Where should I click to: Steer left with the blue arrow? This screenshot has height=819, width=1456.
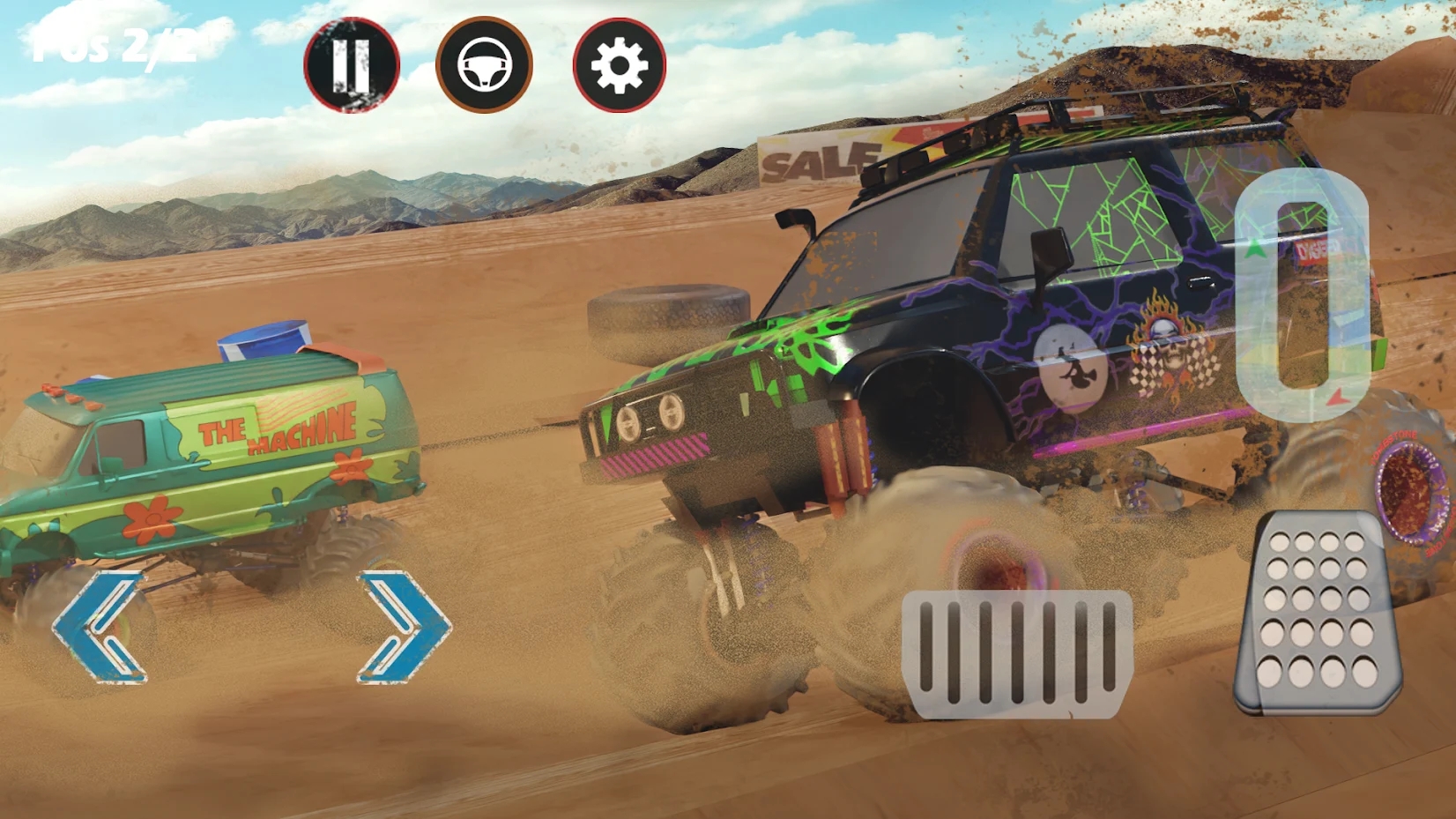tap(98, 627)
